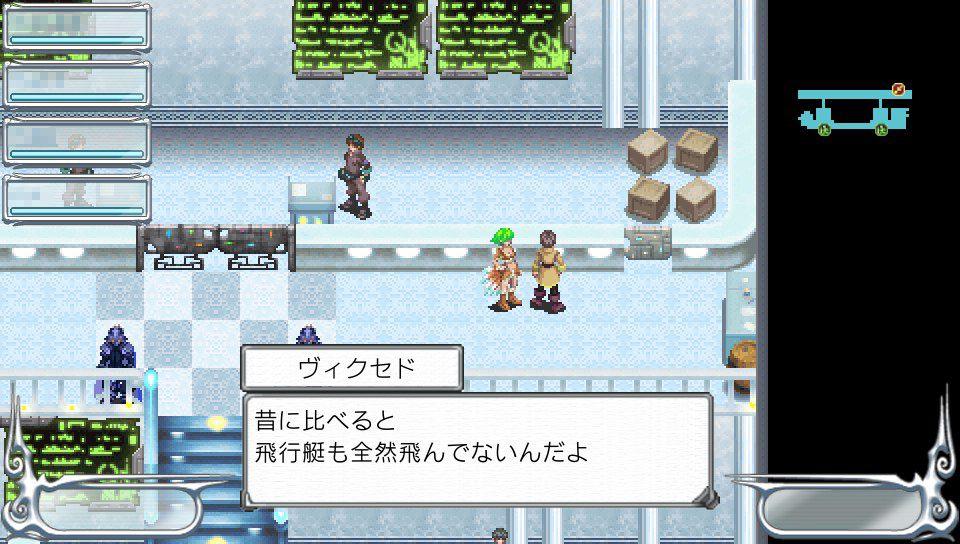Open the cyan minimap of the area
This screenshot has height=544, width=960.
click(852, 111)
